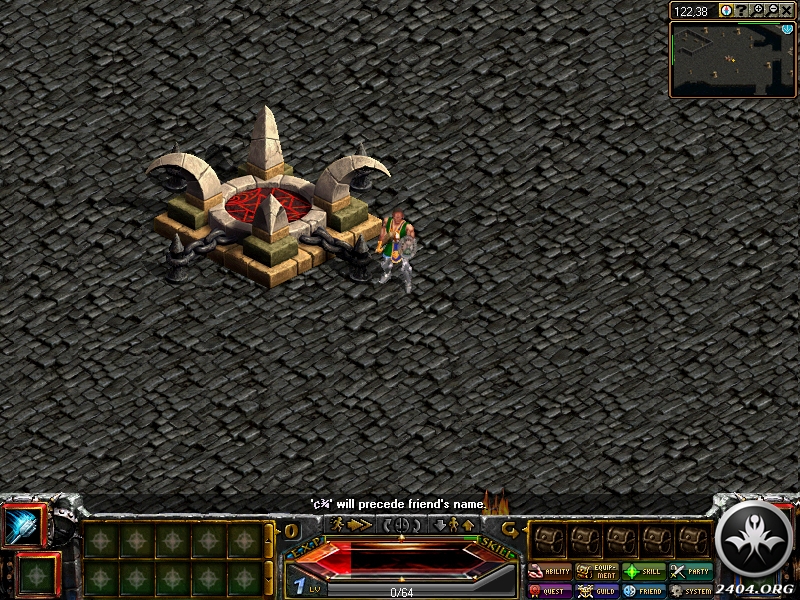The height and width of the screenshot is (600, 800).
Task: Show the Friend list
Action: pos(644,591)
